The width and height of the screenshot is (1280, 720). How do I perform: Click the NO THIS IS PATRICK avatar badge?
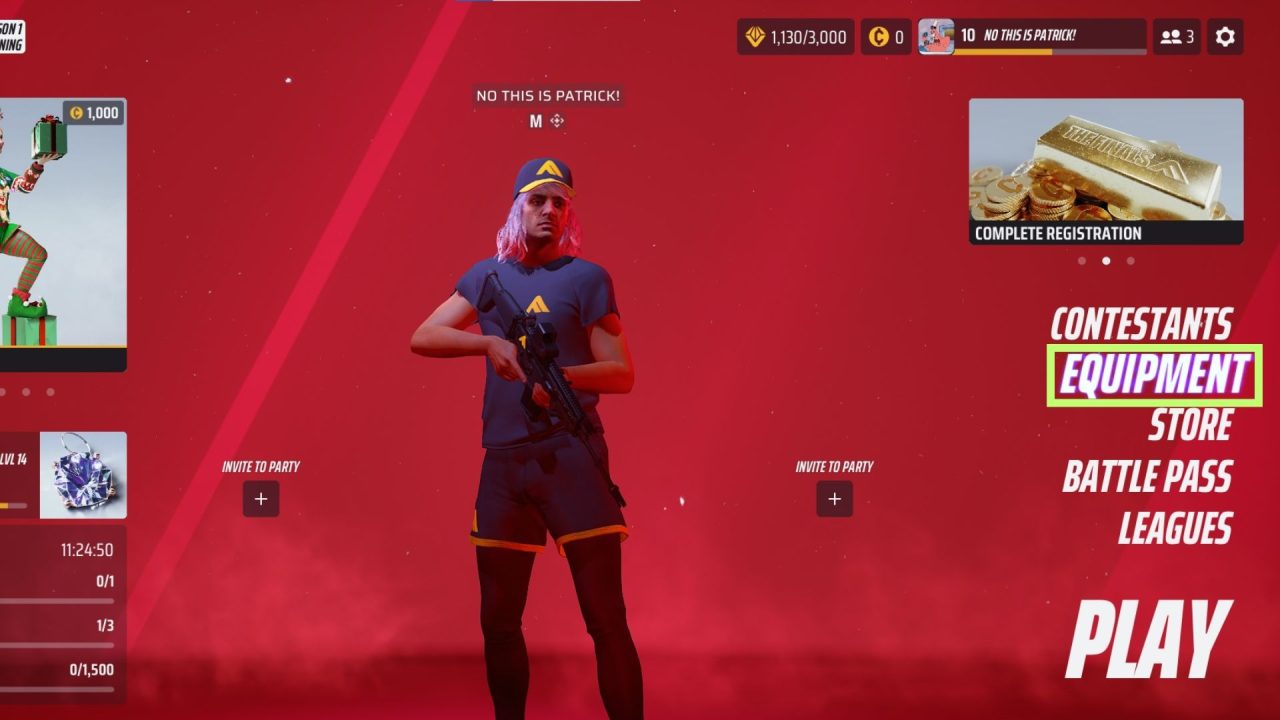tap(938, 37)
